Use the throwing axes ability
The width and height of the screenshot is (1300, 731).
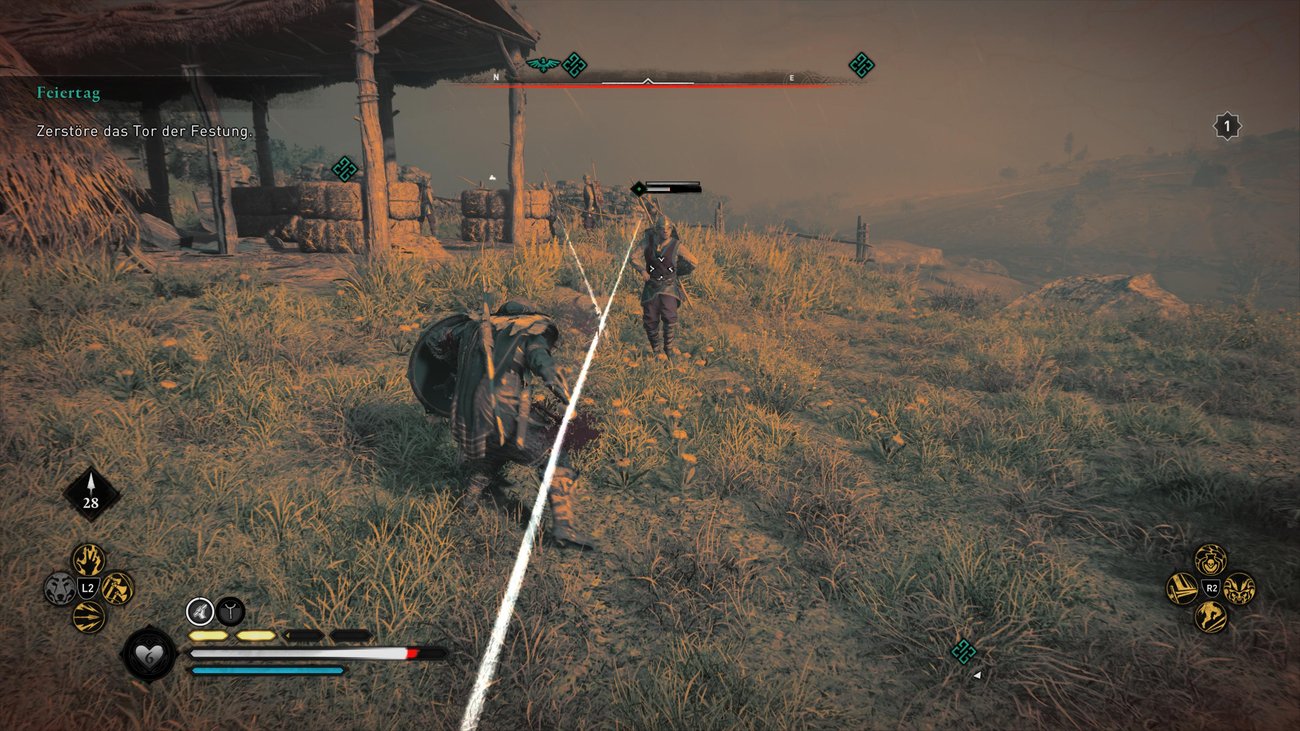click(x=117, y=588)
